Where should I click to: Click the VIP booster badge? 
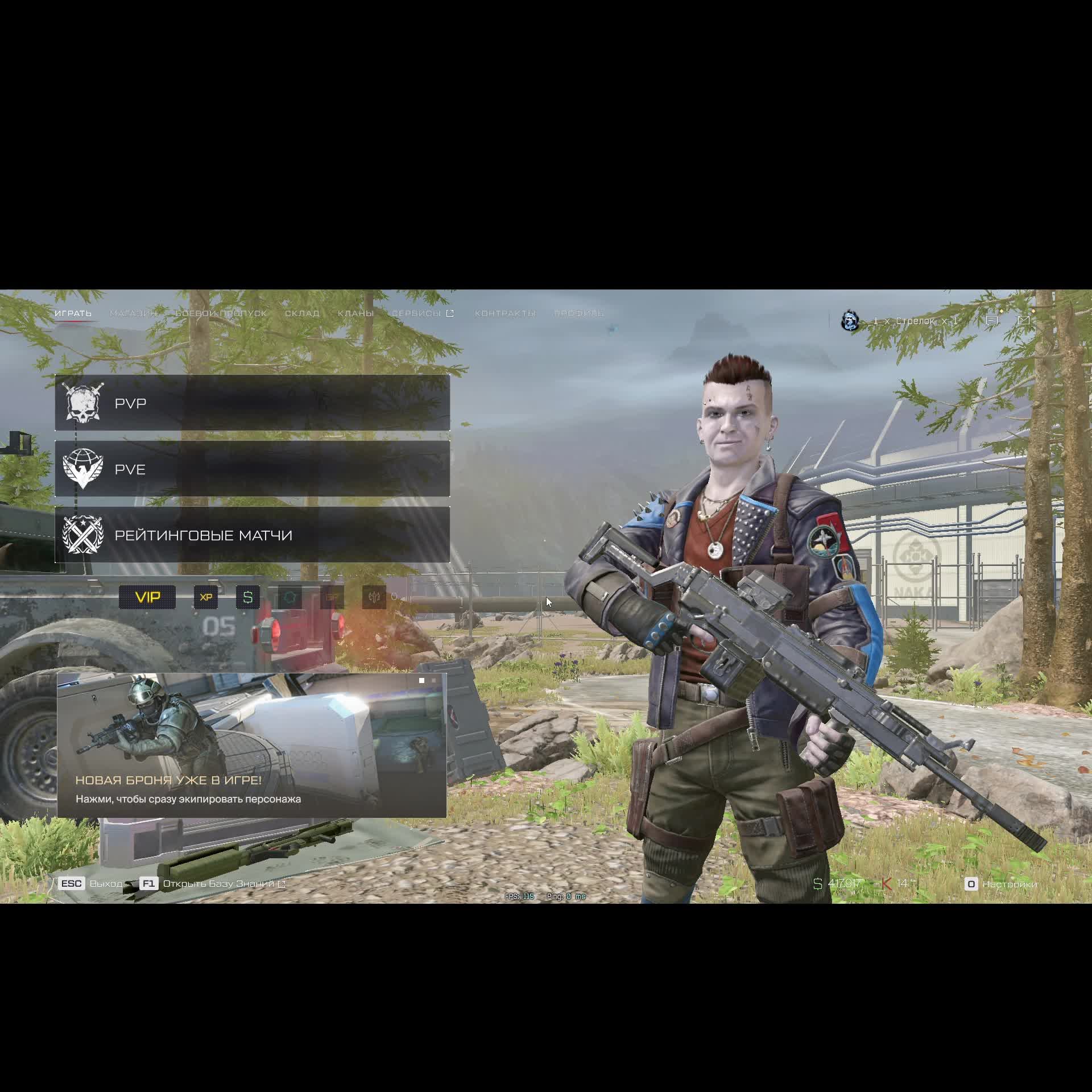(x=147, y=597)
